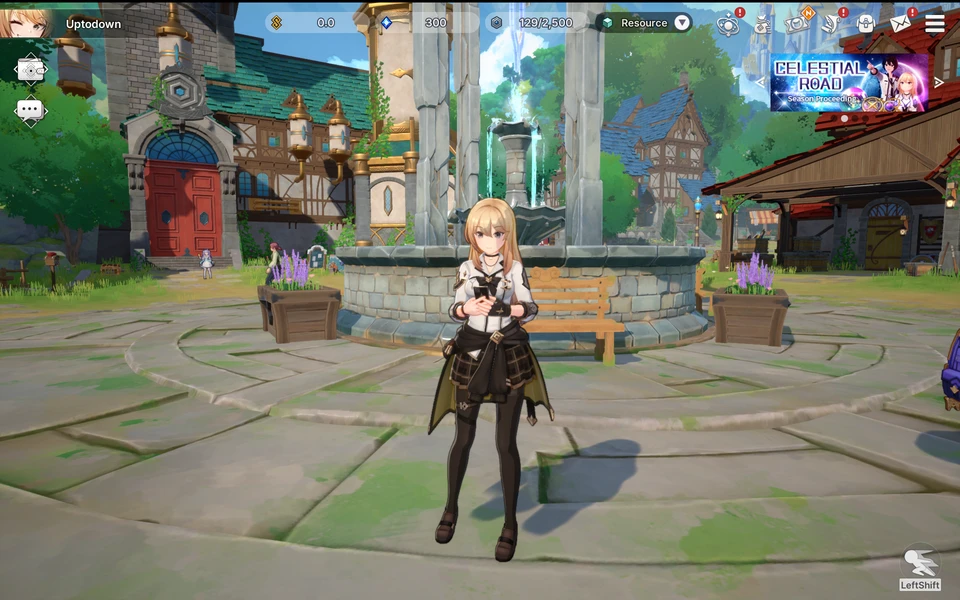This screenshot has width=960, height=600.
Task: Open the planet orbit icon
Action: click(x=728, y=24)
